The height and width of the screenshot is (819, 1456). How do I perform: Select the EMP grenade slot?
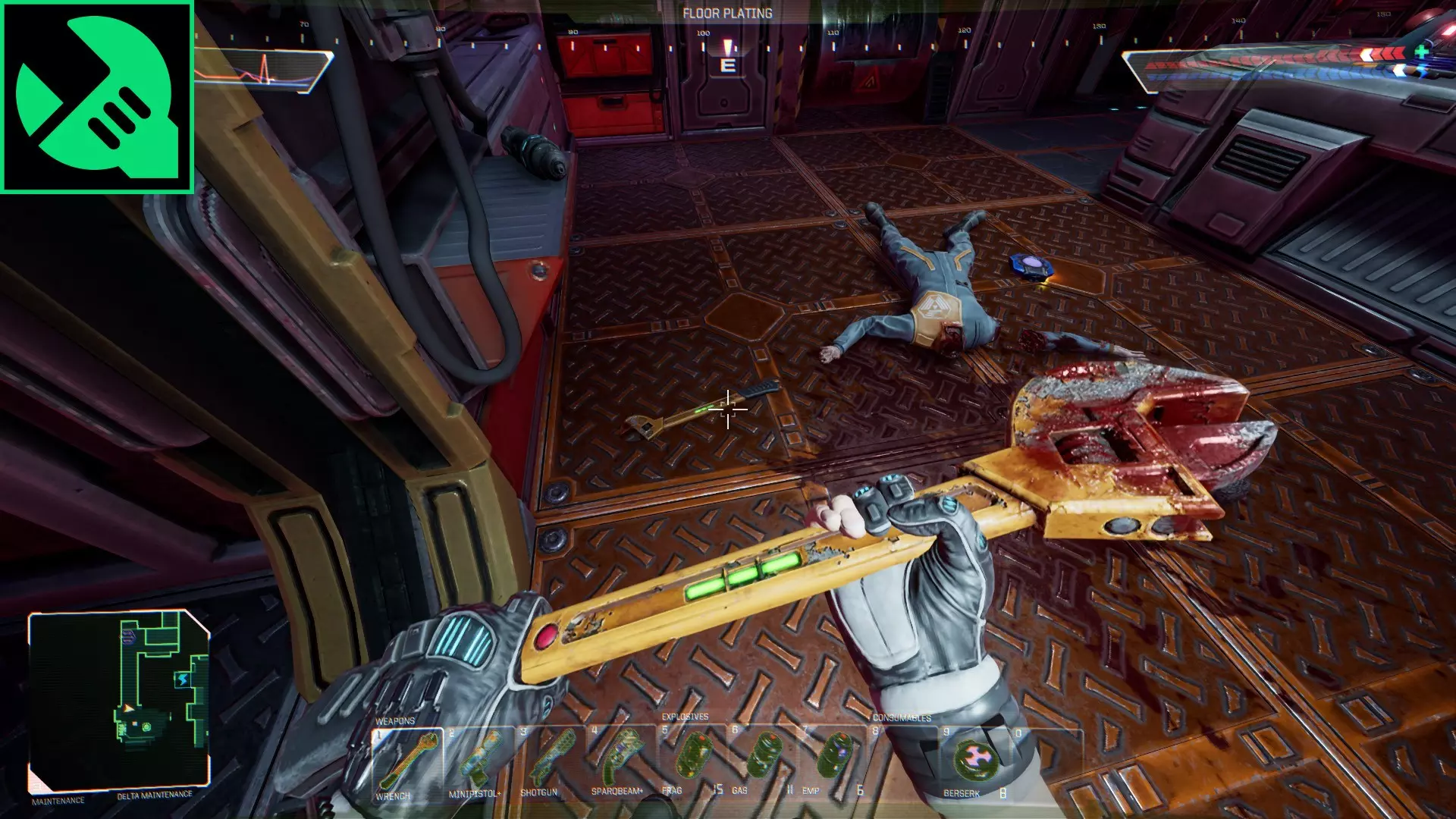(x=833, y=763)
